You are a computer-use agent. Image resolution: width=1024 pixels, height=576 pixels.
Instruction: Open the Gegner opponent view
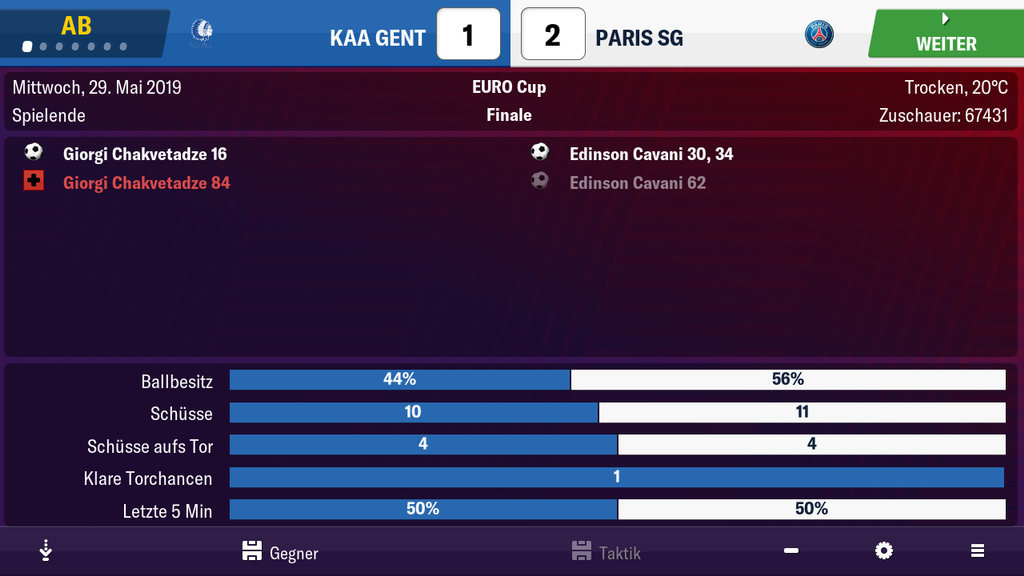coord(280,552)
